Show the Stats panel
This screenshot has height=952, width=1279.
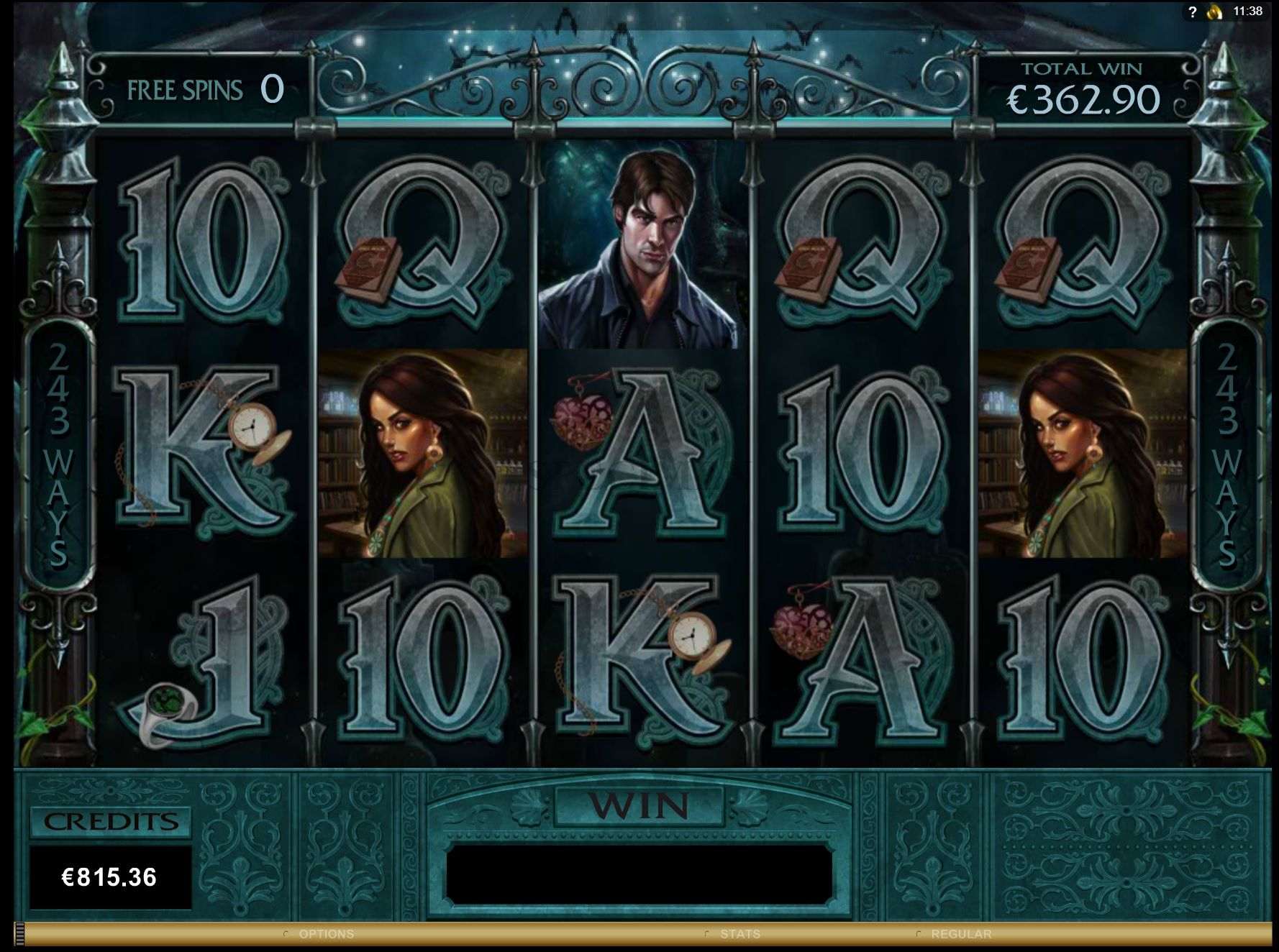point(739,934)
